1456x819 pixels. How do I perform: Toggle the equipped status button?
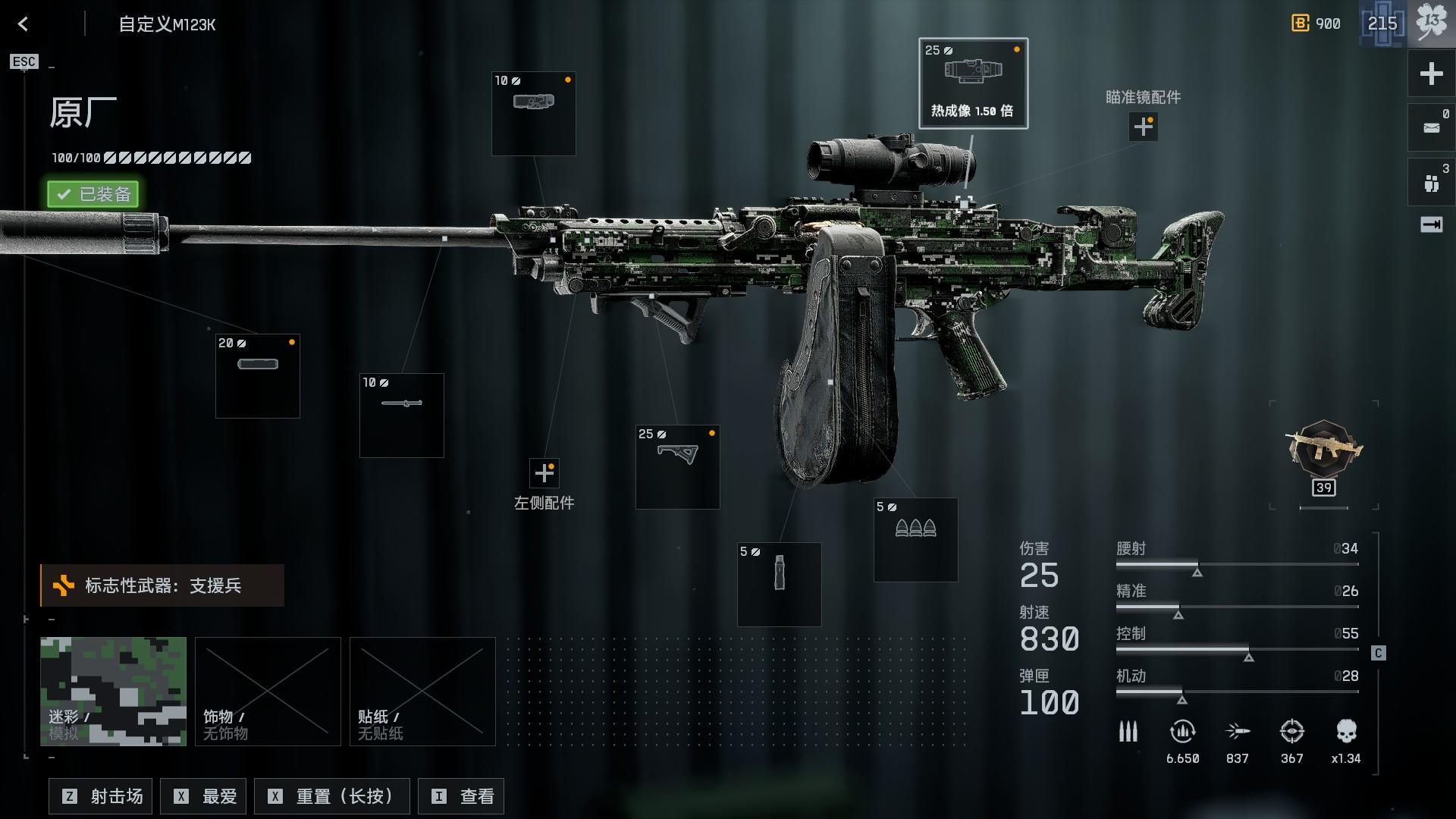(93, 194)
